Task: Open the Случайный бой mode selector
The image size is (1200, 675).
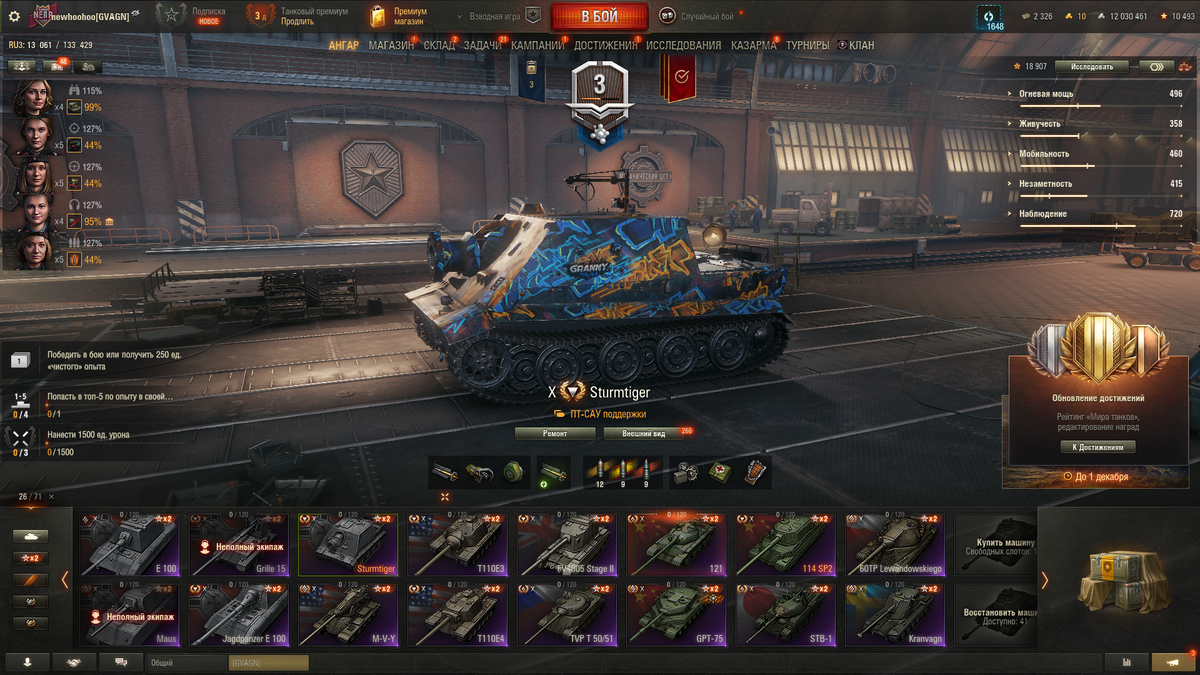Action: 697,16
